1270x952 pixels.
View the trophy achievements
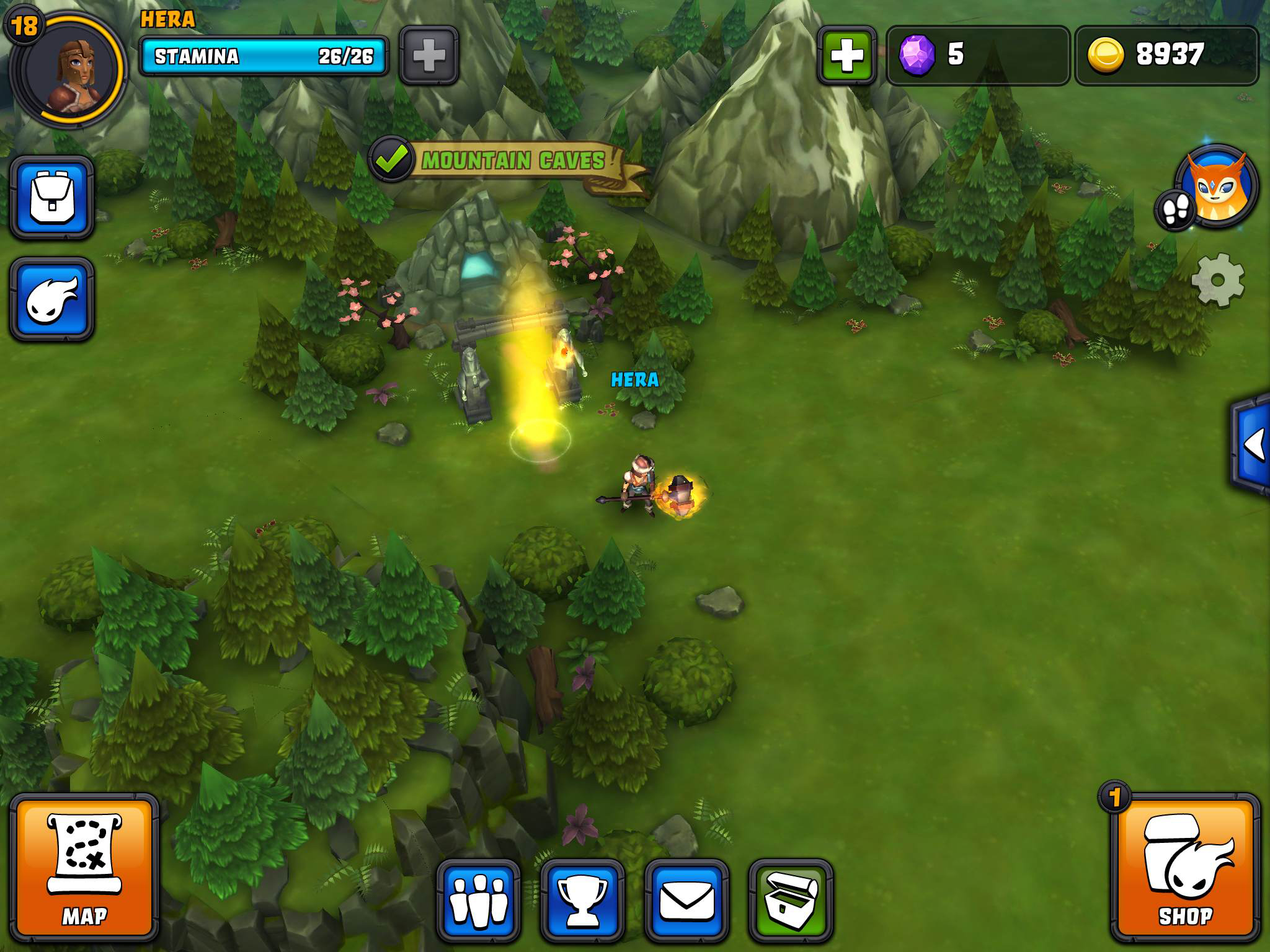pos(582,900)
